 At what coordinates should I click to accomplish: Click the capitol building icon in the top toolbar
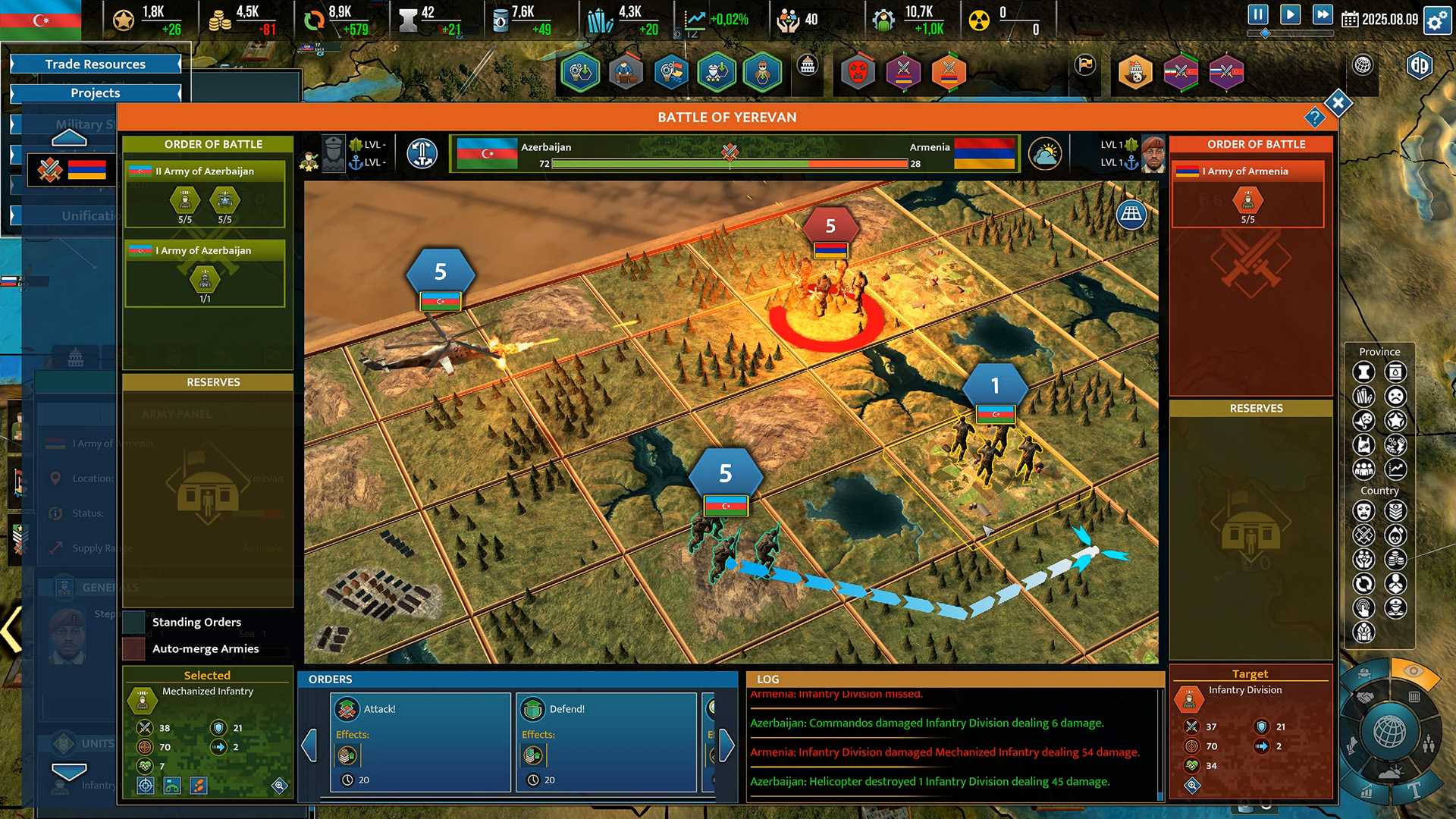[805, 67]
